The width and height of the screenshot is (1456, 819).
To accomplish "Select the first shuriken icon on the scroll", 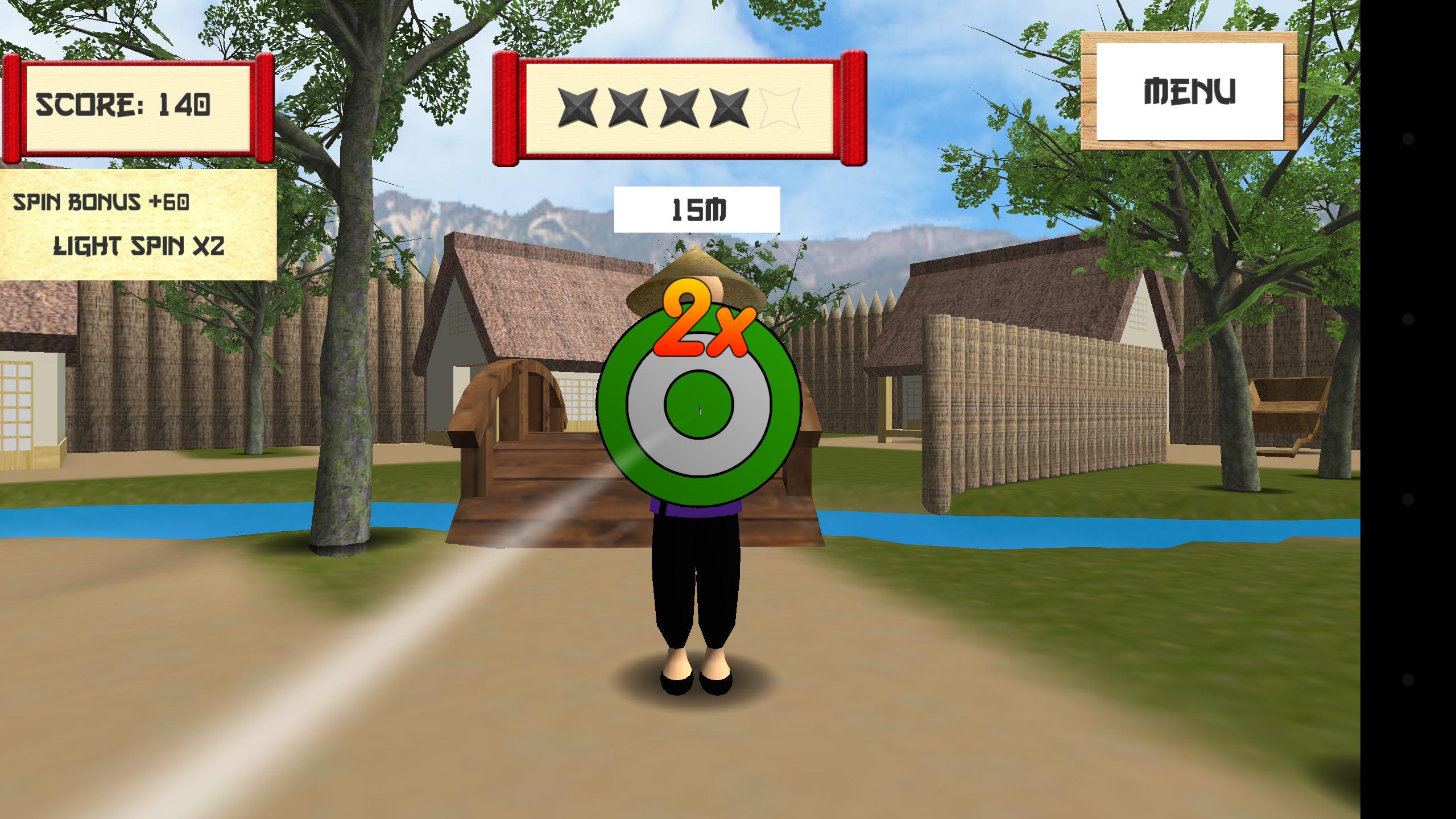I will pyautogui.click(x=577, y=108).
